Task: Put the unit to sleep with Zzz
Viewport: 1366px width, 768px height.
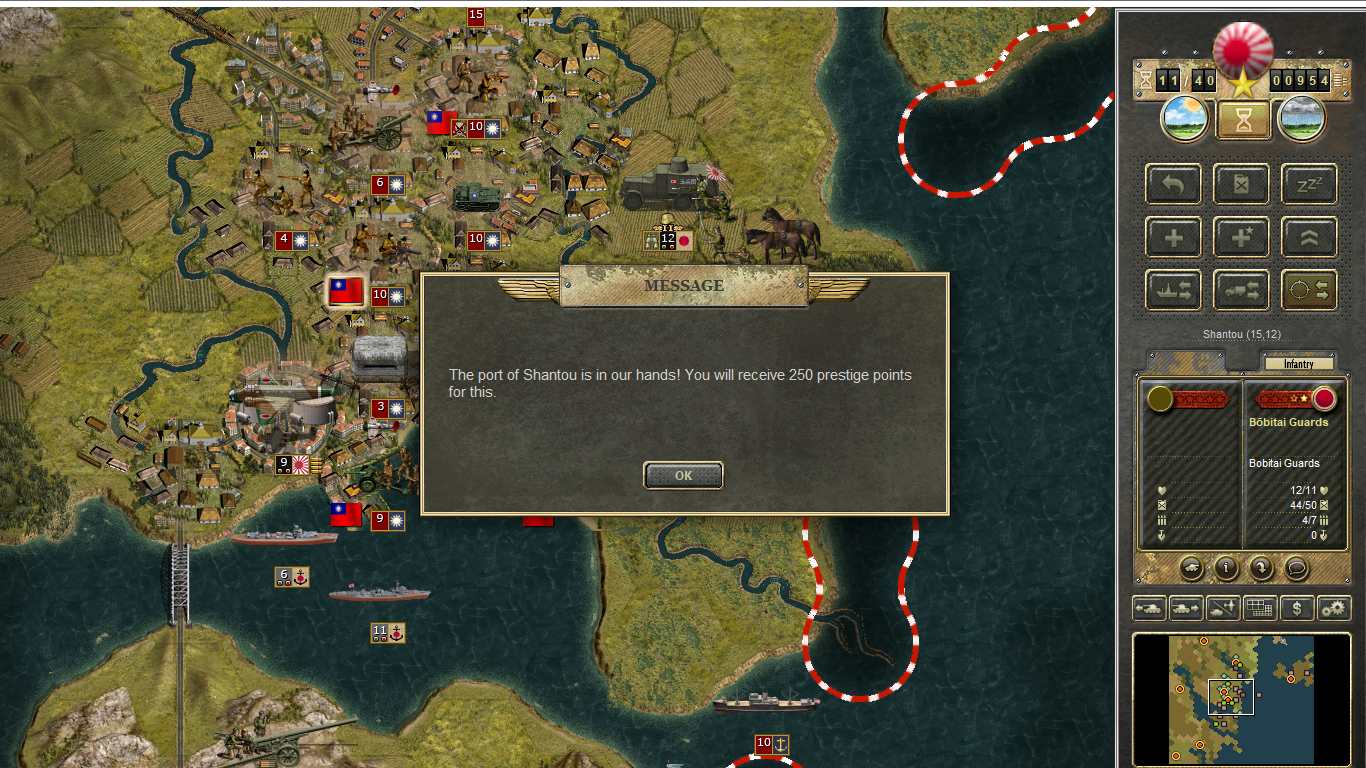Action: click(x=1309, y=185)
